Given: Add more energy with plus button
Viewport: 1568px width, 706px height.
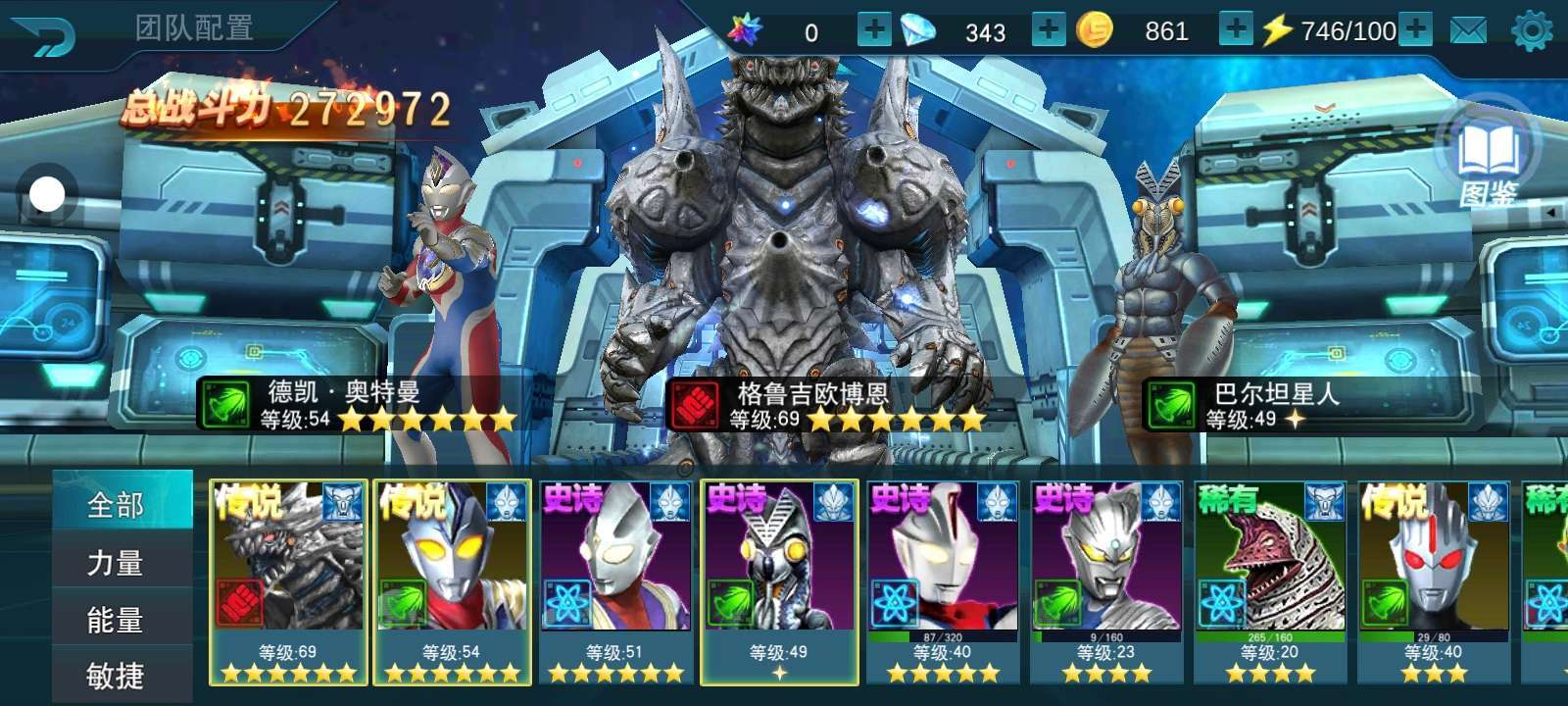Looking at the screenshot, I should pyautogui.click(x=1414, y=30).
